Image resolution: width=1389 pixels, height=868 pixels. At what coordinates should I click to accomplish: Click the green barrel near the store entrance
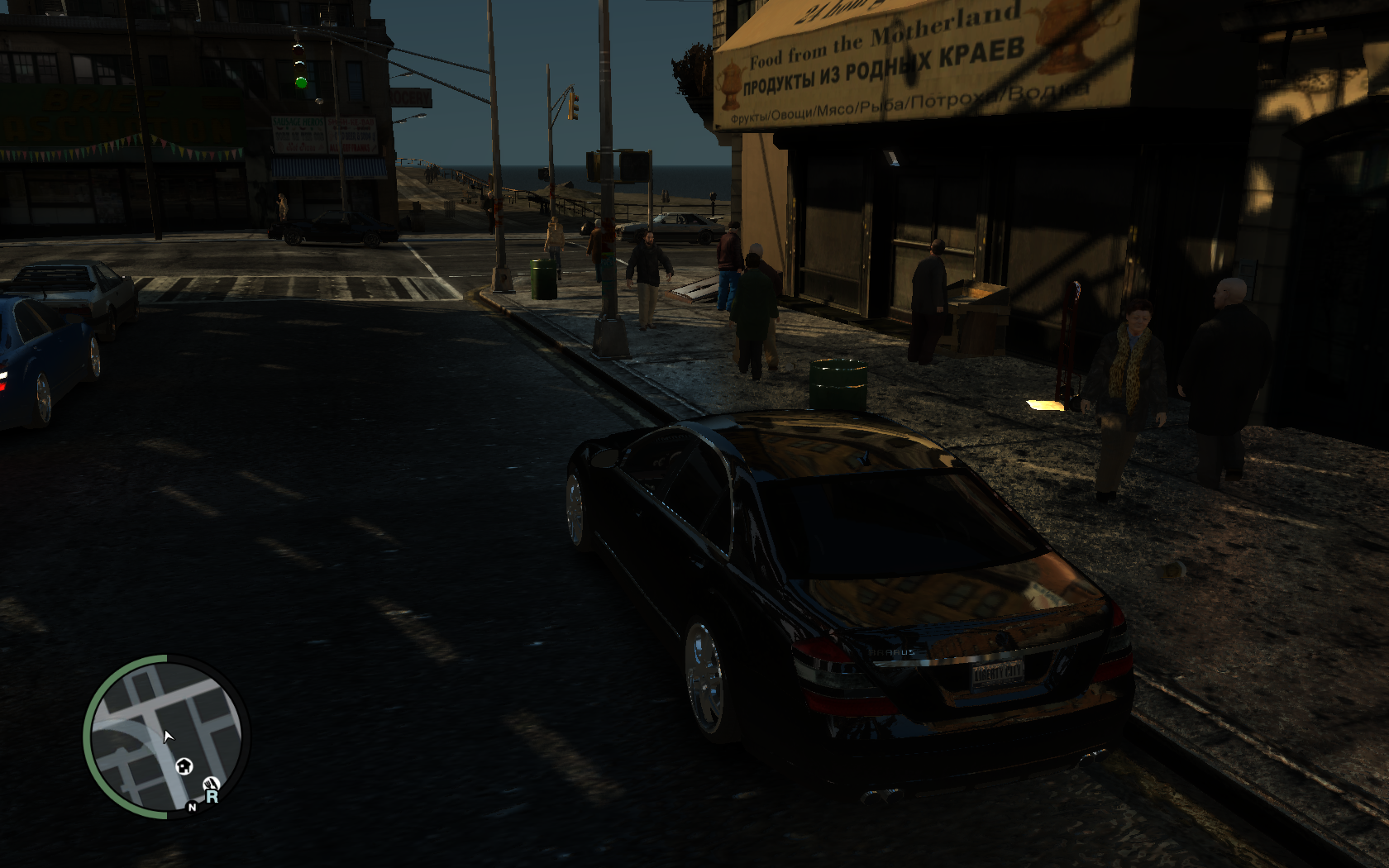tap(838, 384)
